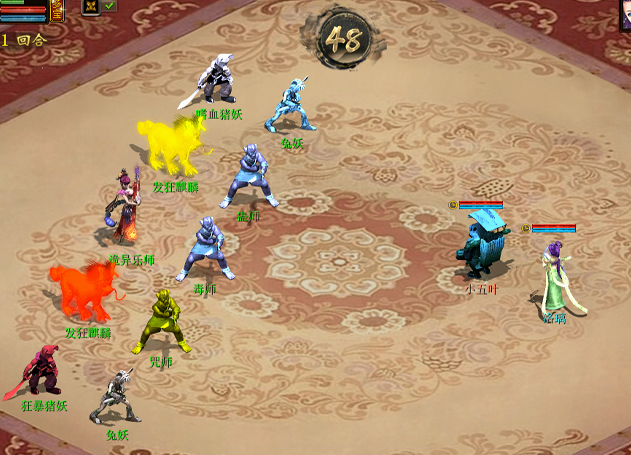Screen dimensions: 631x455
Task: Open the red 多宝 banner button
Action: 56,11
